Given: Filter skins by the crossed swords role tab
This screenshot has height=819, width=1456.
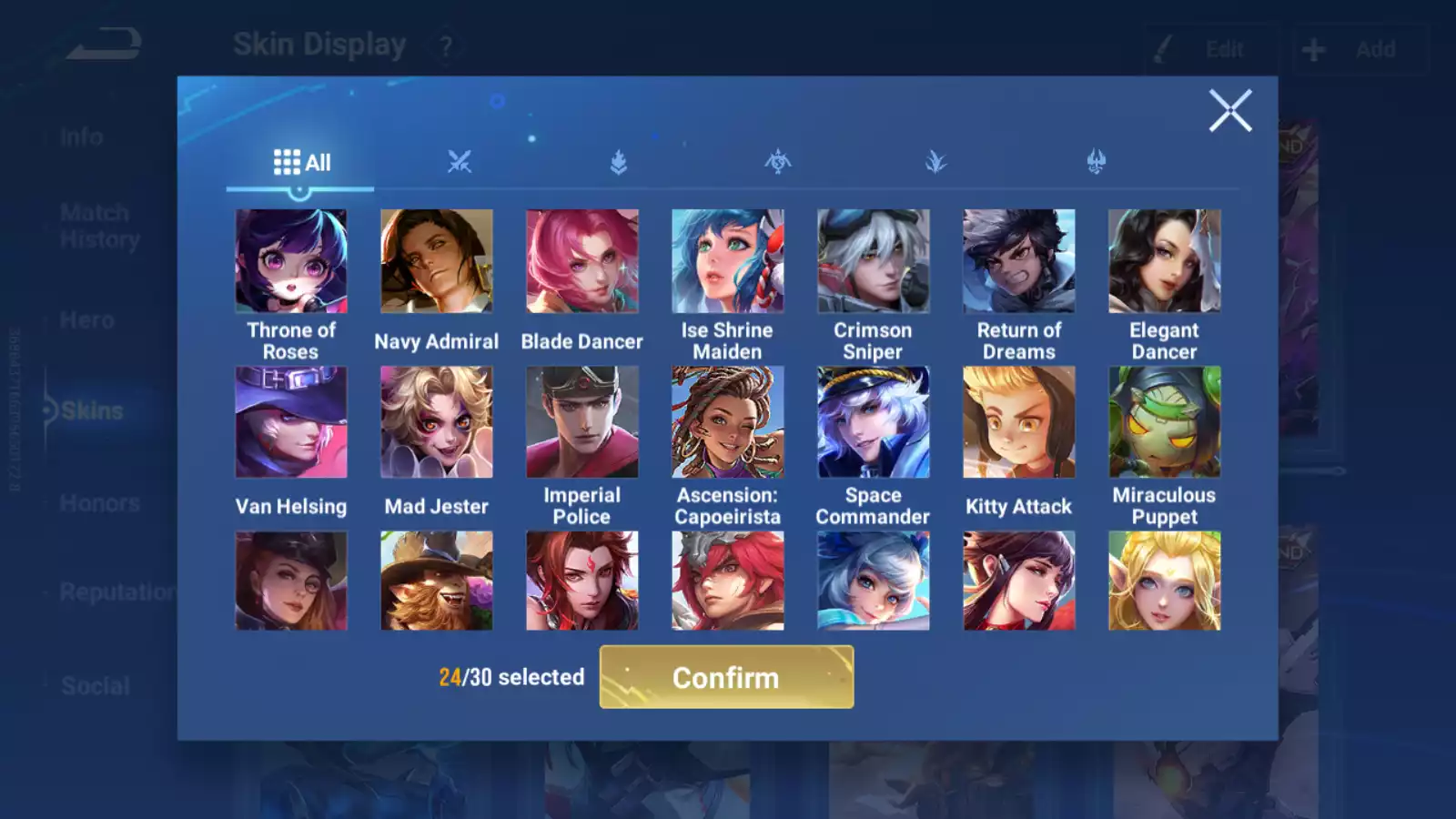Looking at the screenshot, I should (x=460, y=163).
